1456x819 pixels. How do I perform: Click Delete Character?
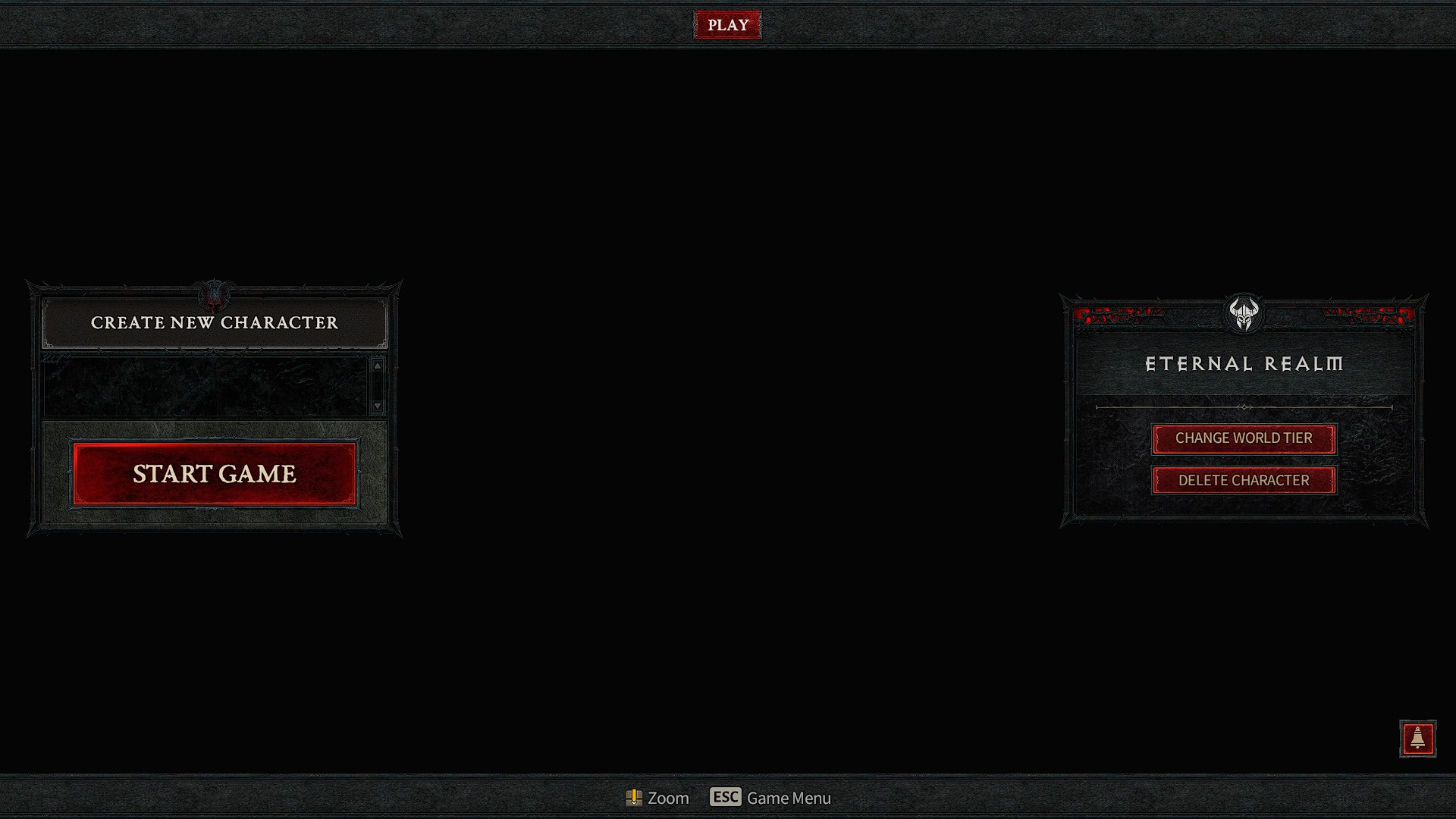[x=1244, y=480]
